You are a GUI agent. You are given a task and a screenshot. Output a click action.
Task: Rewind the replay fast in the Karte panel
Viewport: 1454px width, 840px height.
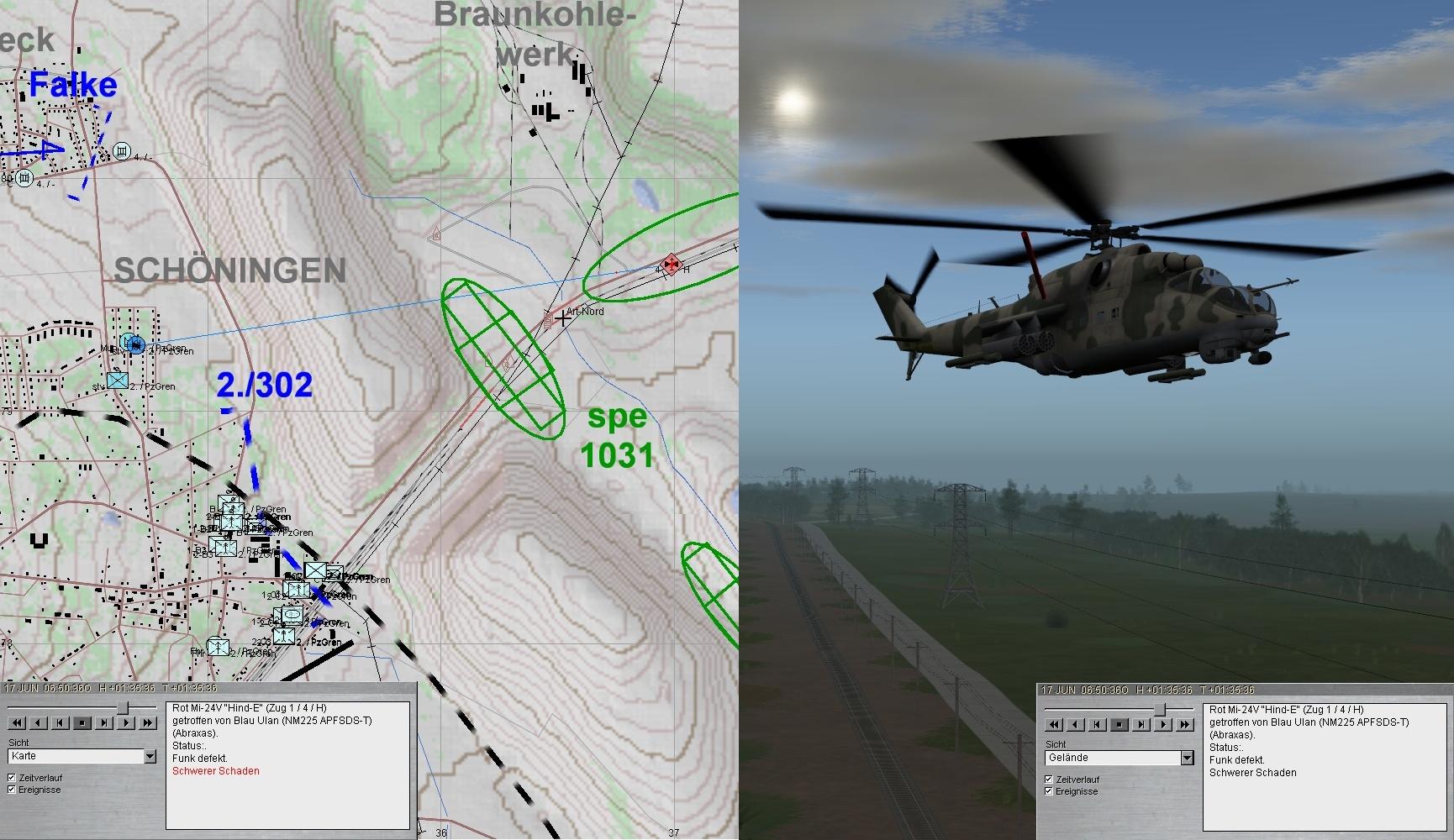pos(17,722)
